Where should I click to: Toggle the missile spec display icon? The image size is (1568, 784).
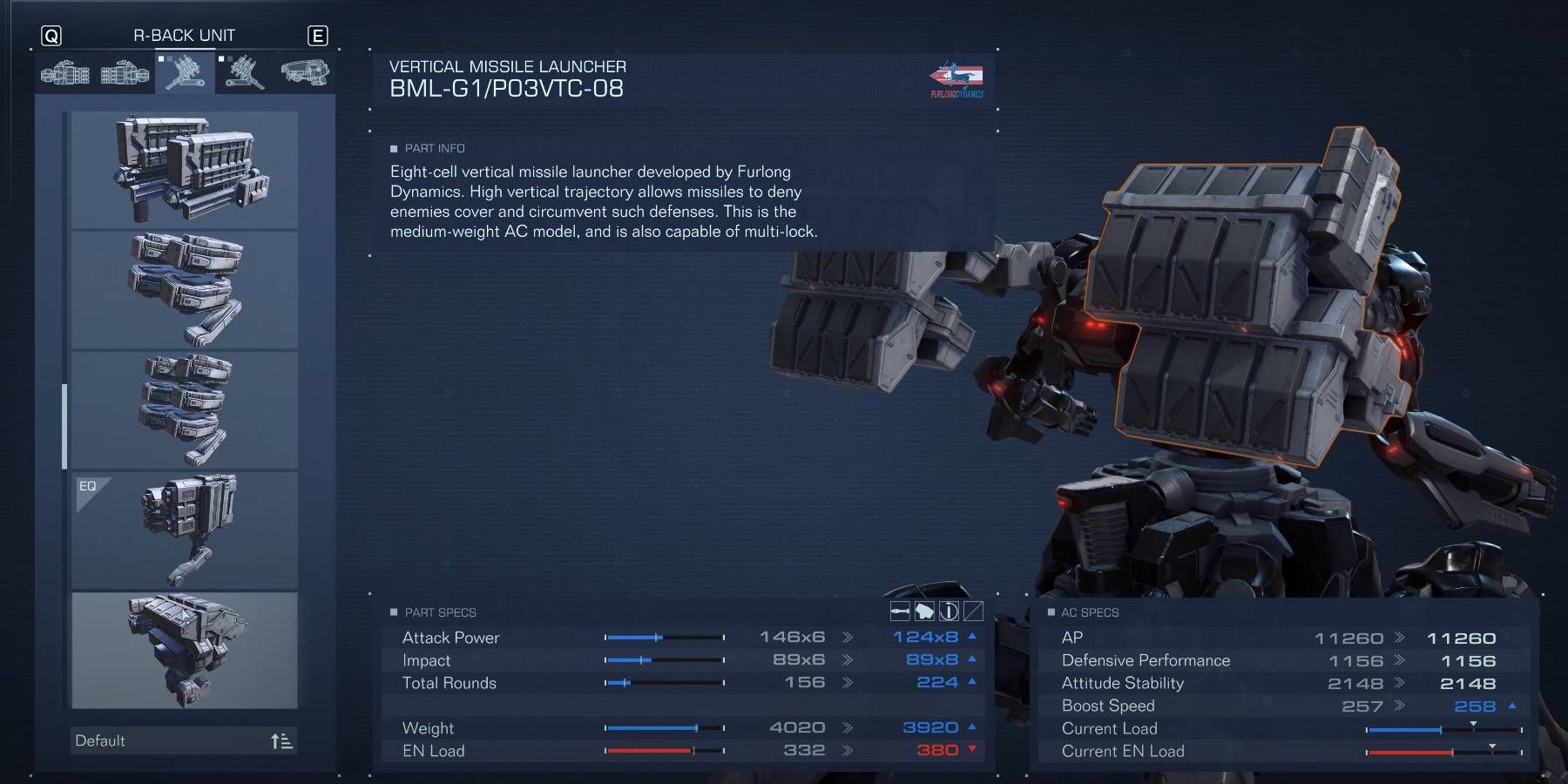pos(900,612)
